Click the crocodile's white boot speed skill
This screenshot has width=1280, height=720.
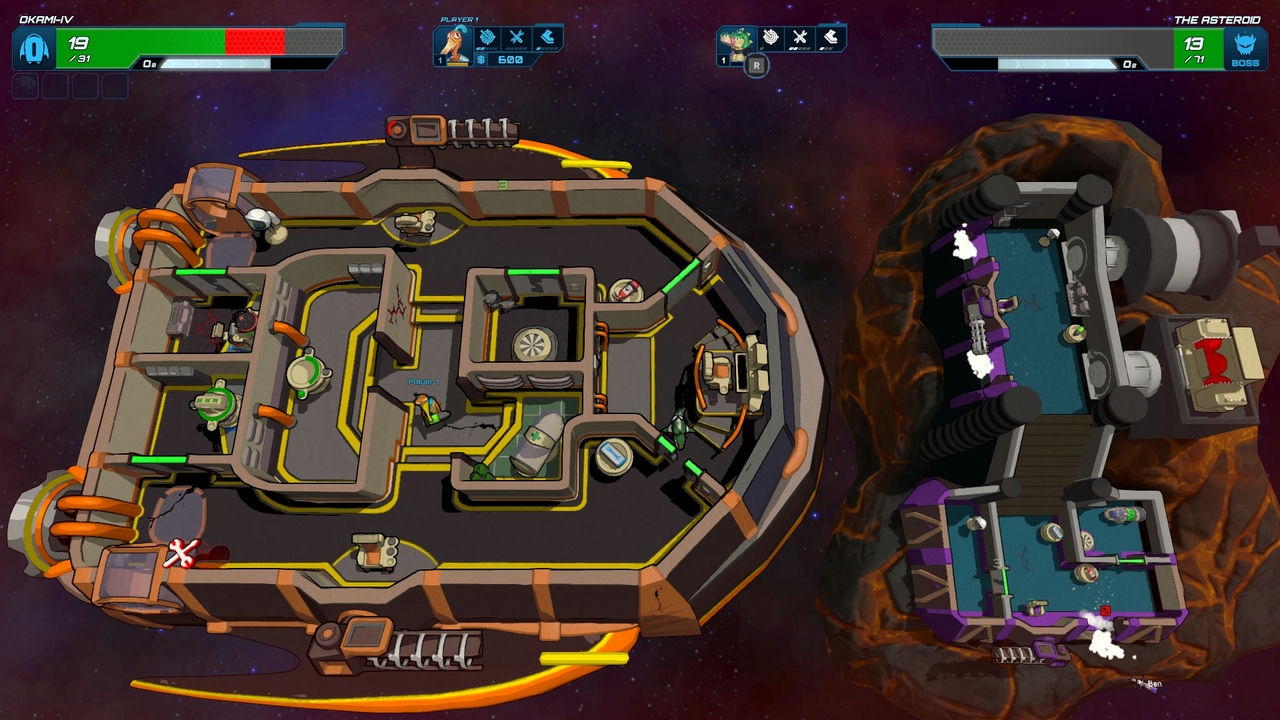[831, 39]
